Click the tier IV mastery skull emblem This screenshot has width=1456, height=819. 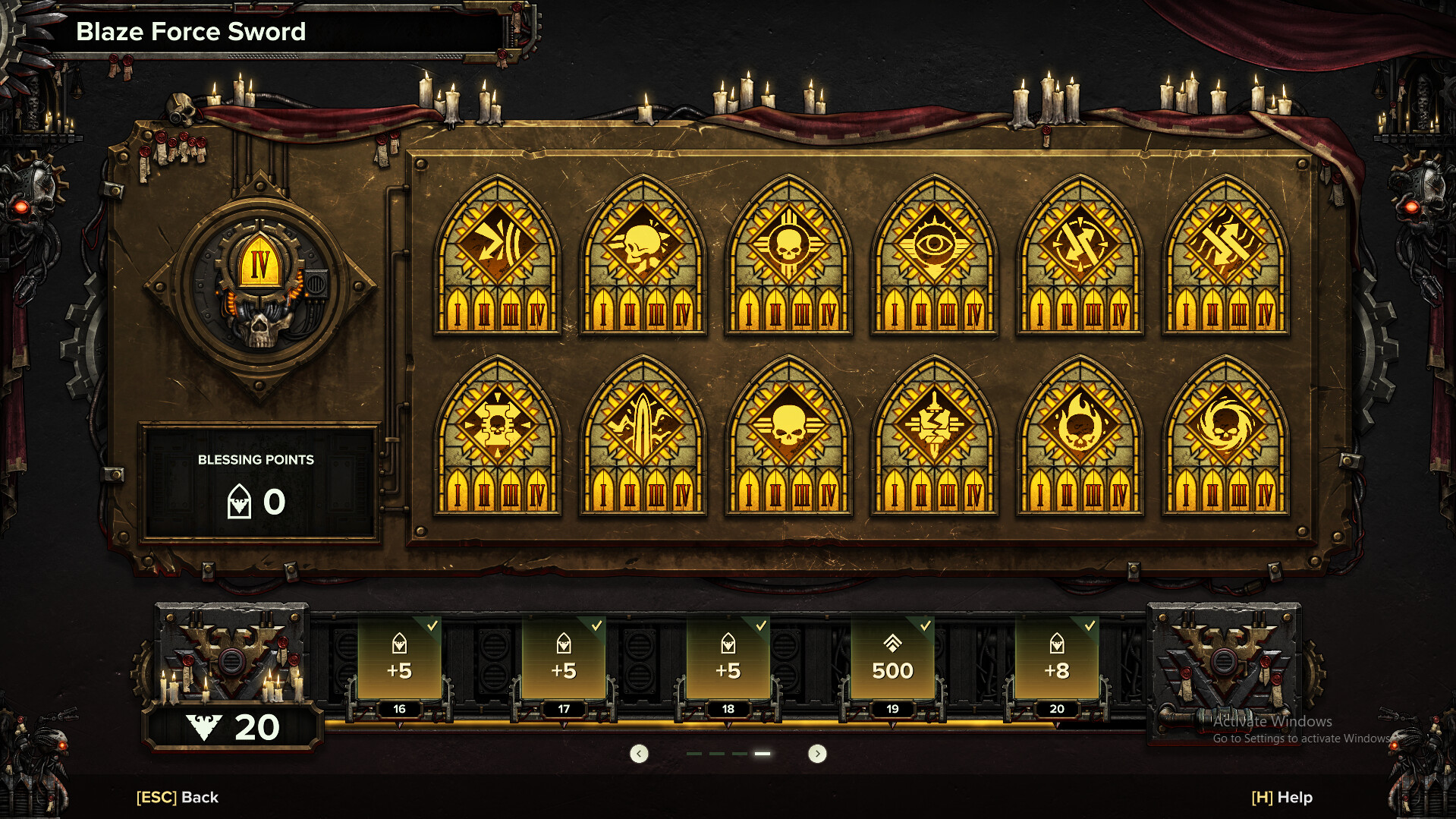[x=259, y=289]
